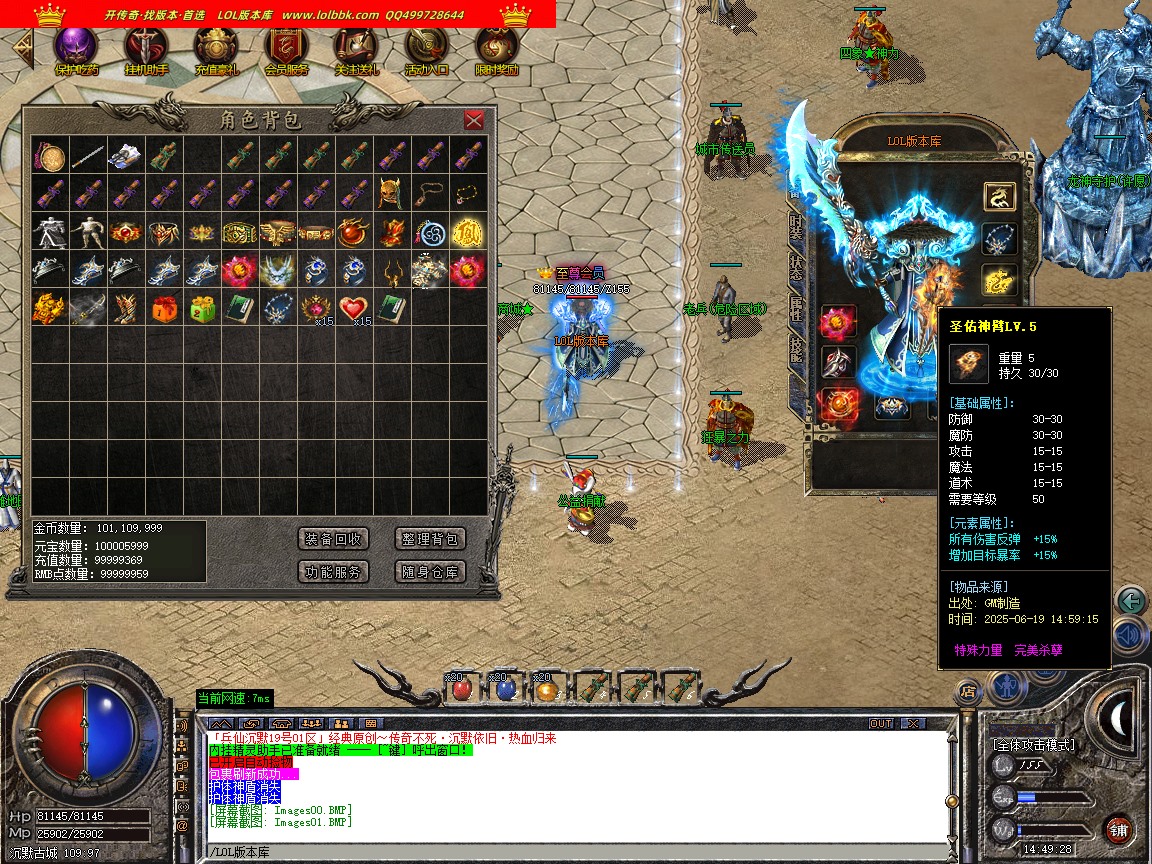Image resolution: width=1152 pixels, height=864 pixels.
Task: Close the chat box with X button
Action: click(x=913, y=723)
